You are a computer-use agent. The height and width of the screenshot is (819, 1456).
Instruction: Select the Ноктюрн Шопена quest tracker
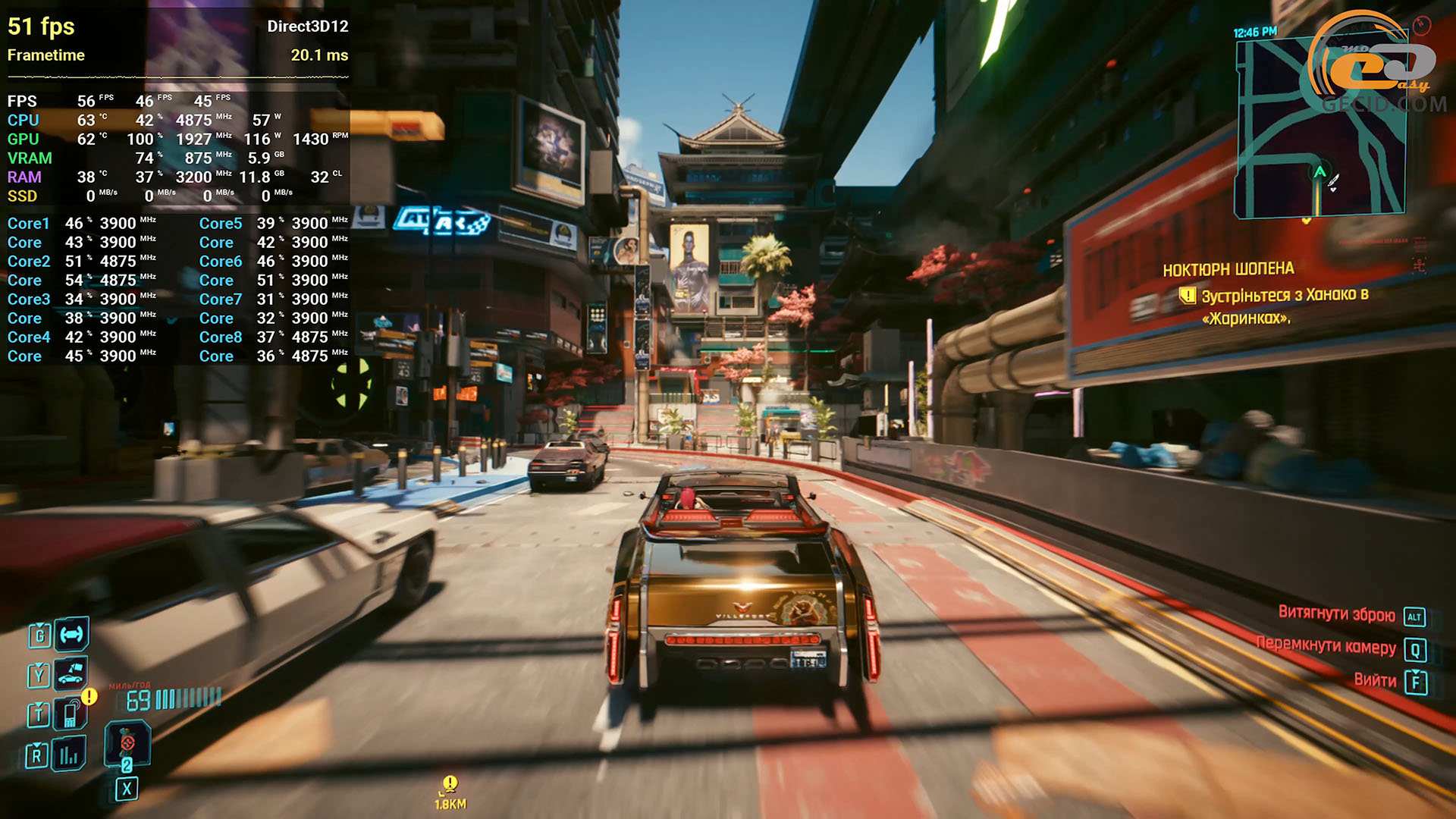[1228, 269]
